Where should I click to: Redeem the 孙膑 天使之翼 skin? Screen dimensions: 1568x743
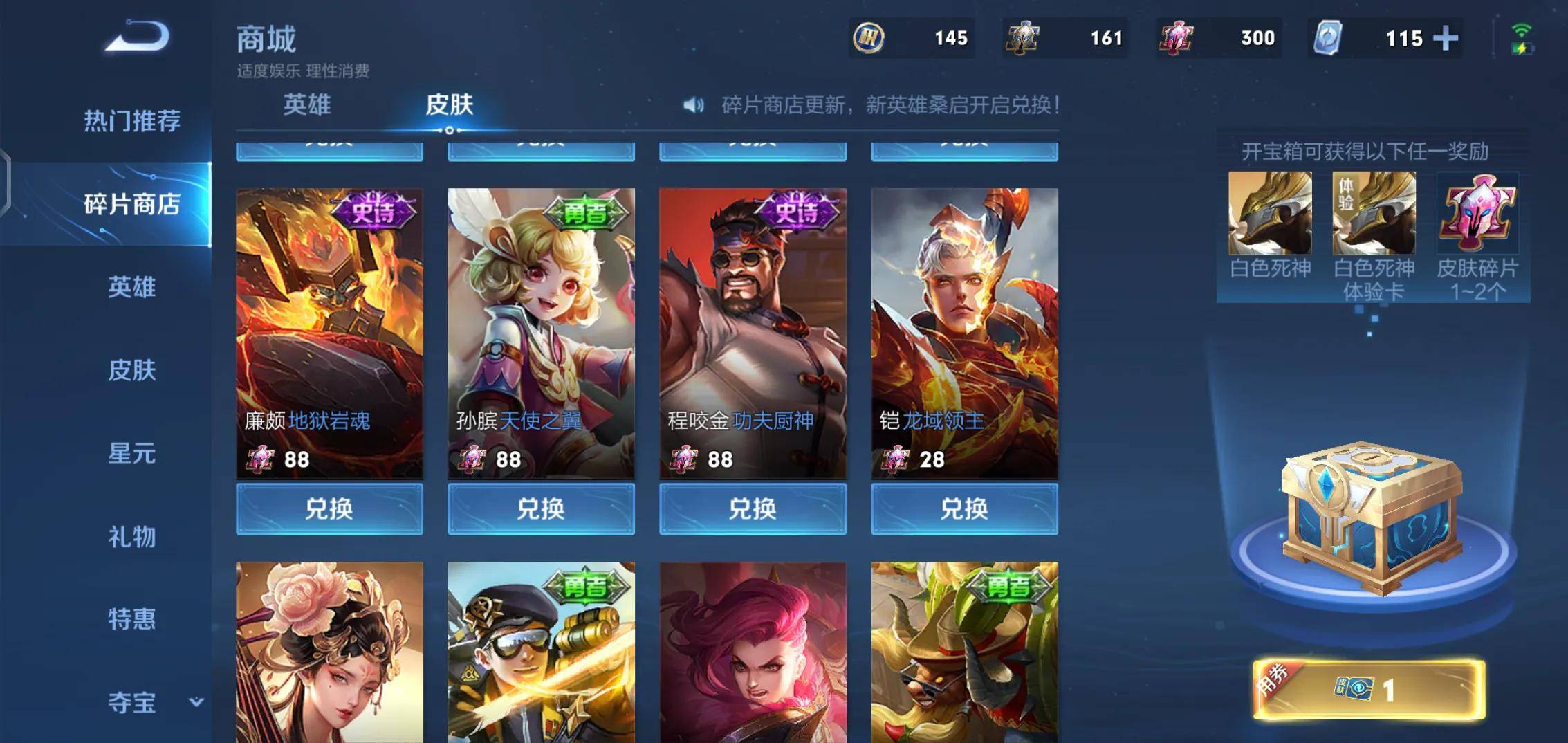pyautogui.click(x=541, y=509)
